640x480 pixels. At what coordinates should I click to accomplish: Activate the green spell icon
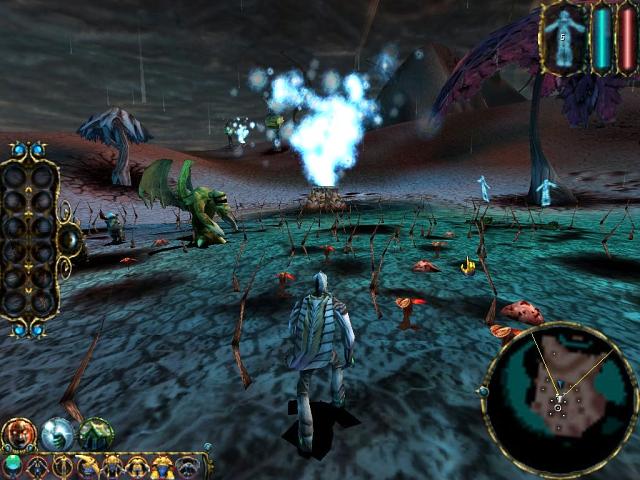pyautogui.click(x=96, y=433)
